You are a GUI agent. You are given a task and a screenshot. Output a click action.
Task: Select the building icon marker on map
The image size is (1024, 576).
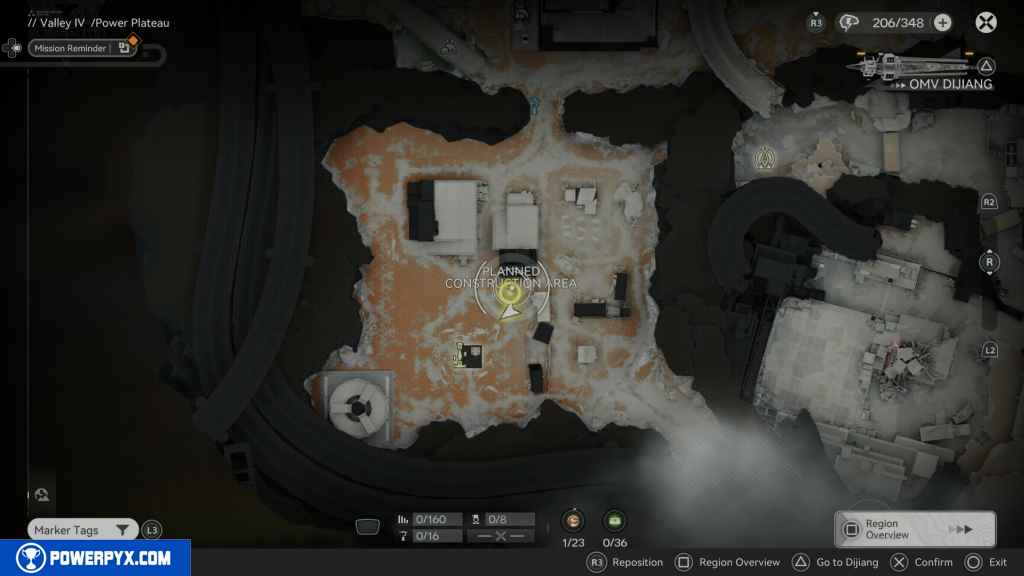(469, 355)
